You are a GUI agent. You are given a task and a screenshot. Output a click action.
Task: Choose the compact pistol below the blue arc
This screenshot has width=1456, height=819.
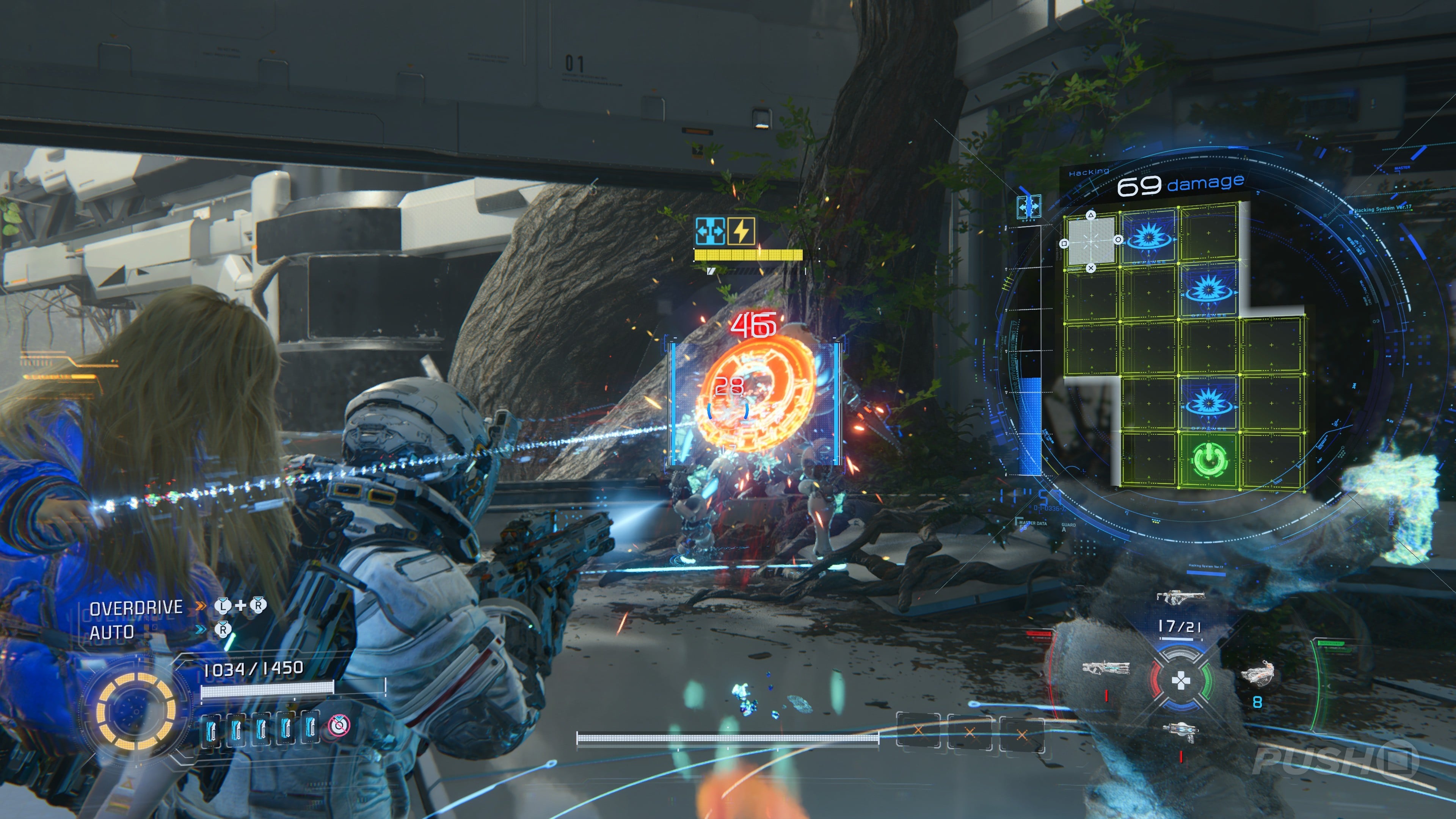click(x=1181, y=731)
